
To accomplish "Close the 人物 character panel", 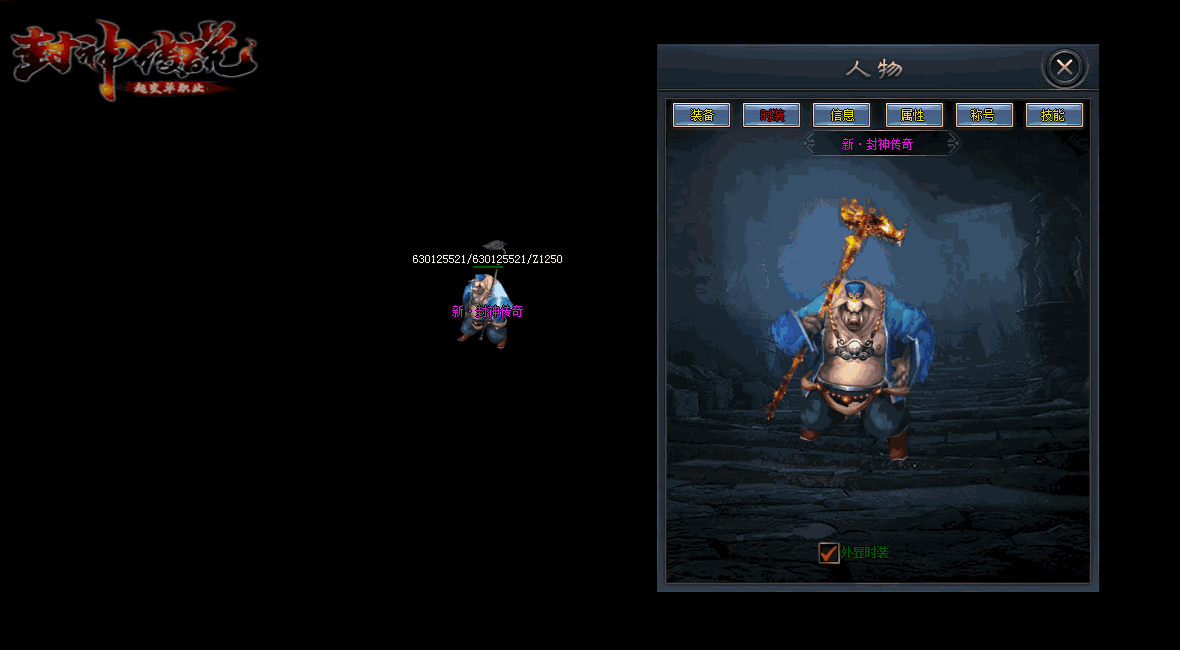I will click(1065, 67).
